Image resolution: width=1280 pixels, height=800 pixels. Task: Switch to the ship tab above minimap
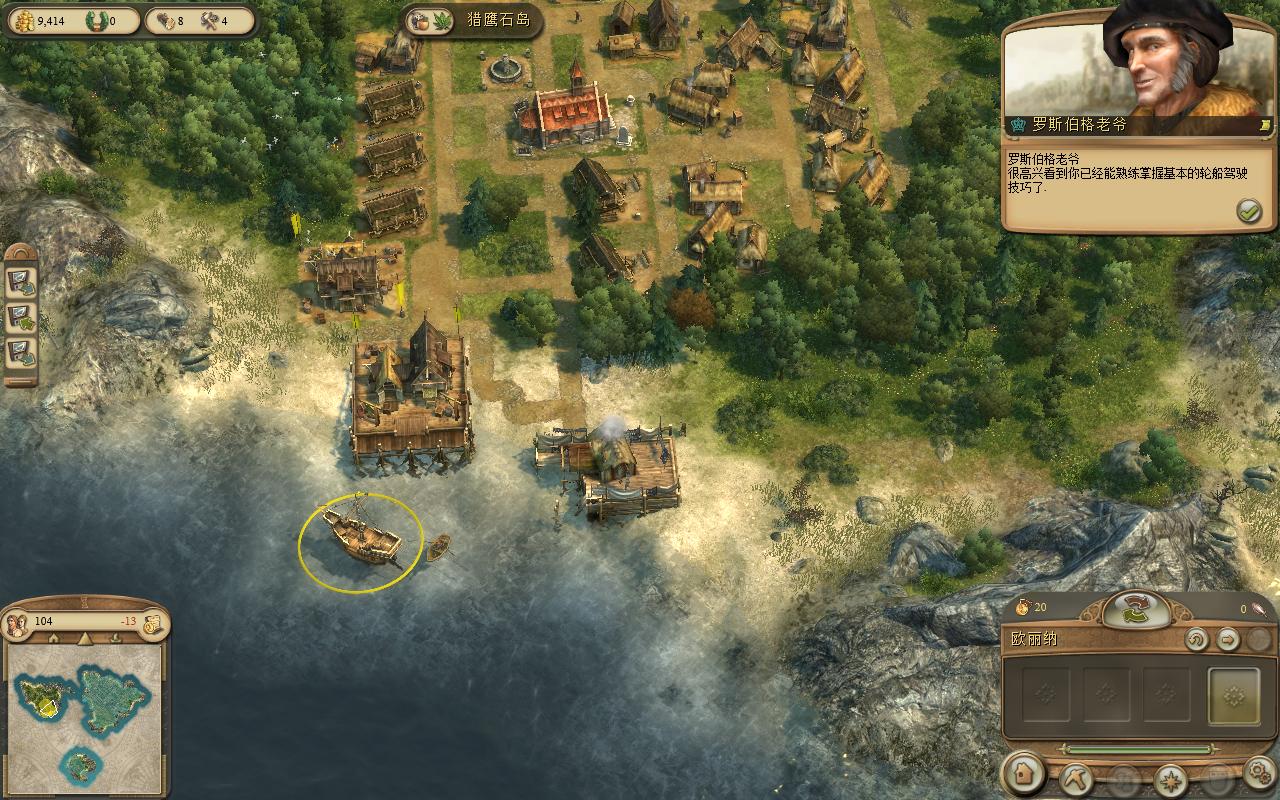(x=115, y=639)
